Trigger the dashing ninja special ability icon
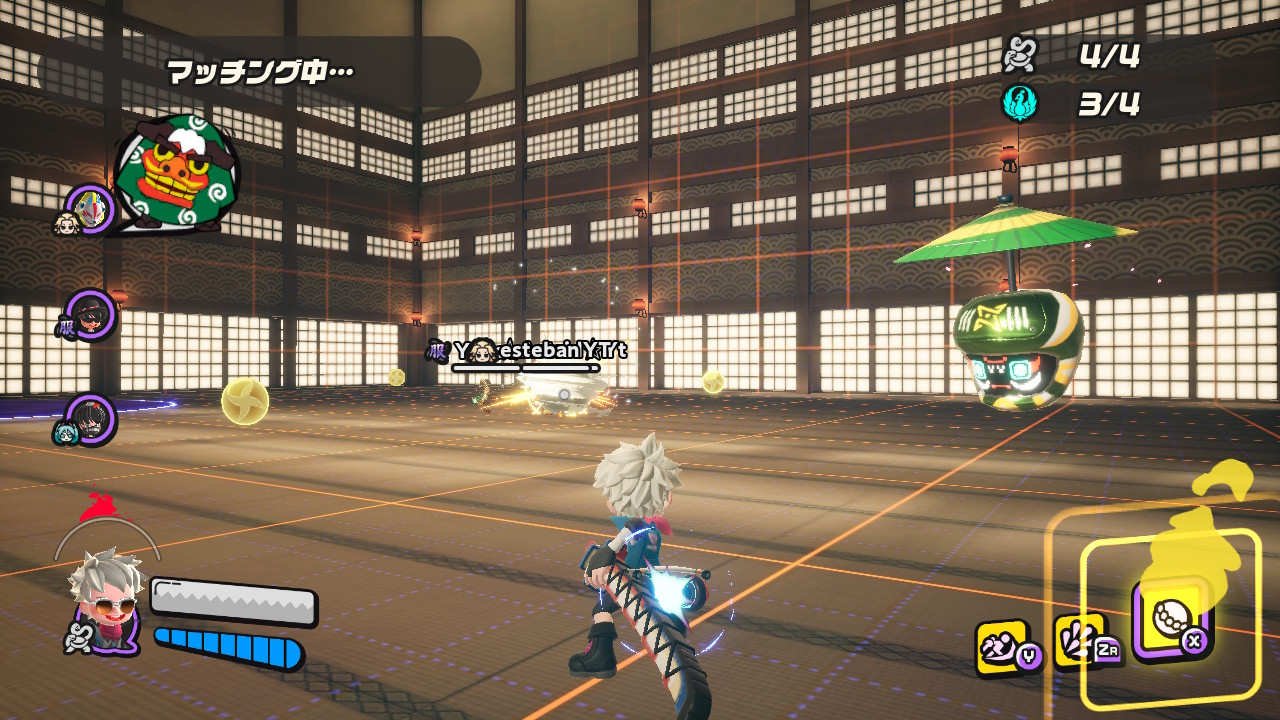This screenshot has height=720, width=1280. [1003, 646]
